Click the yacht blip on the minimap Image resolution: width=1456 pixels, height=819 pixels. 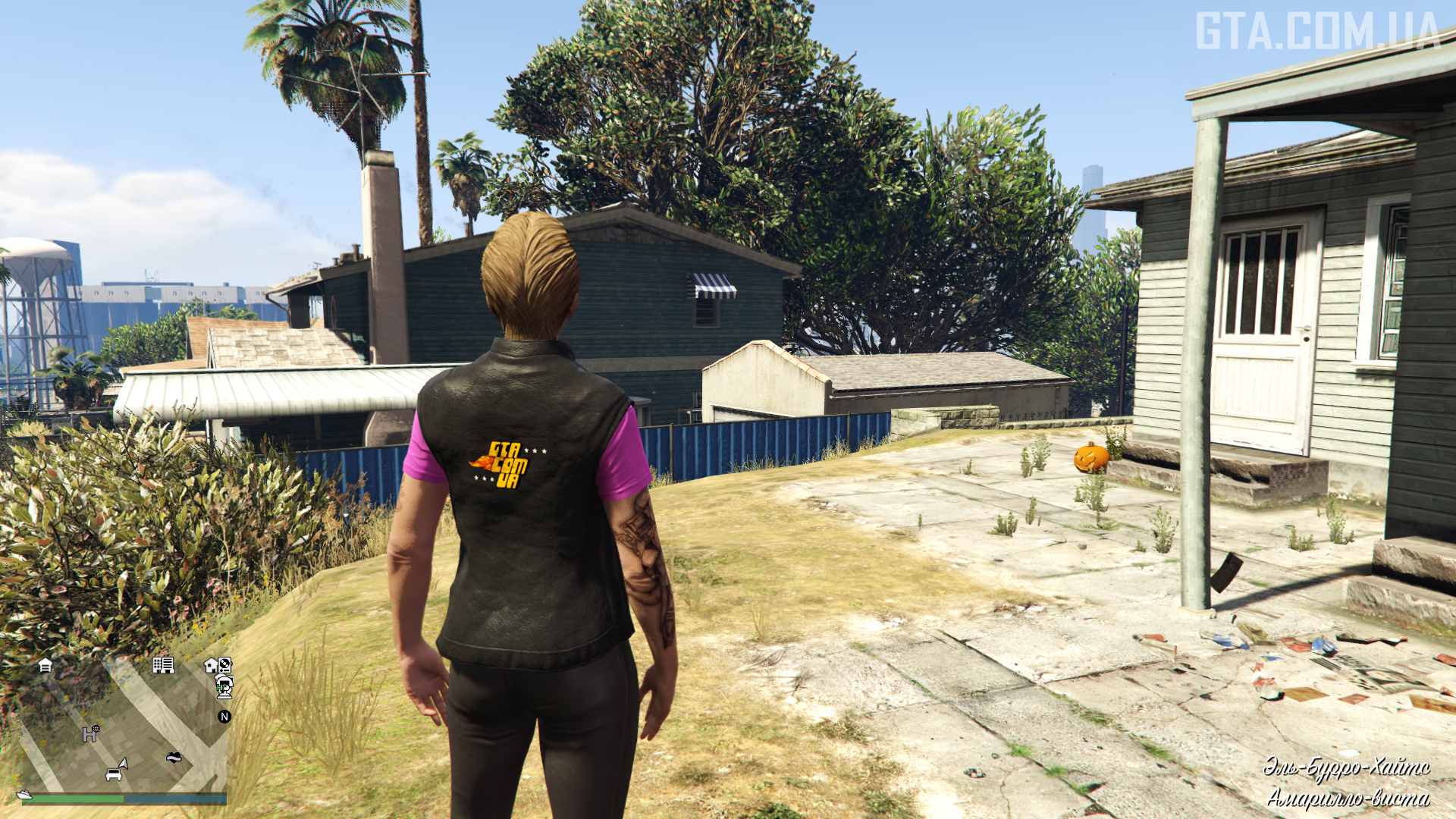pos(24,795)
